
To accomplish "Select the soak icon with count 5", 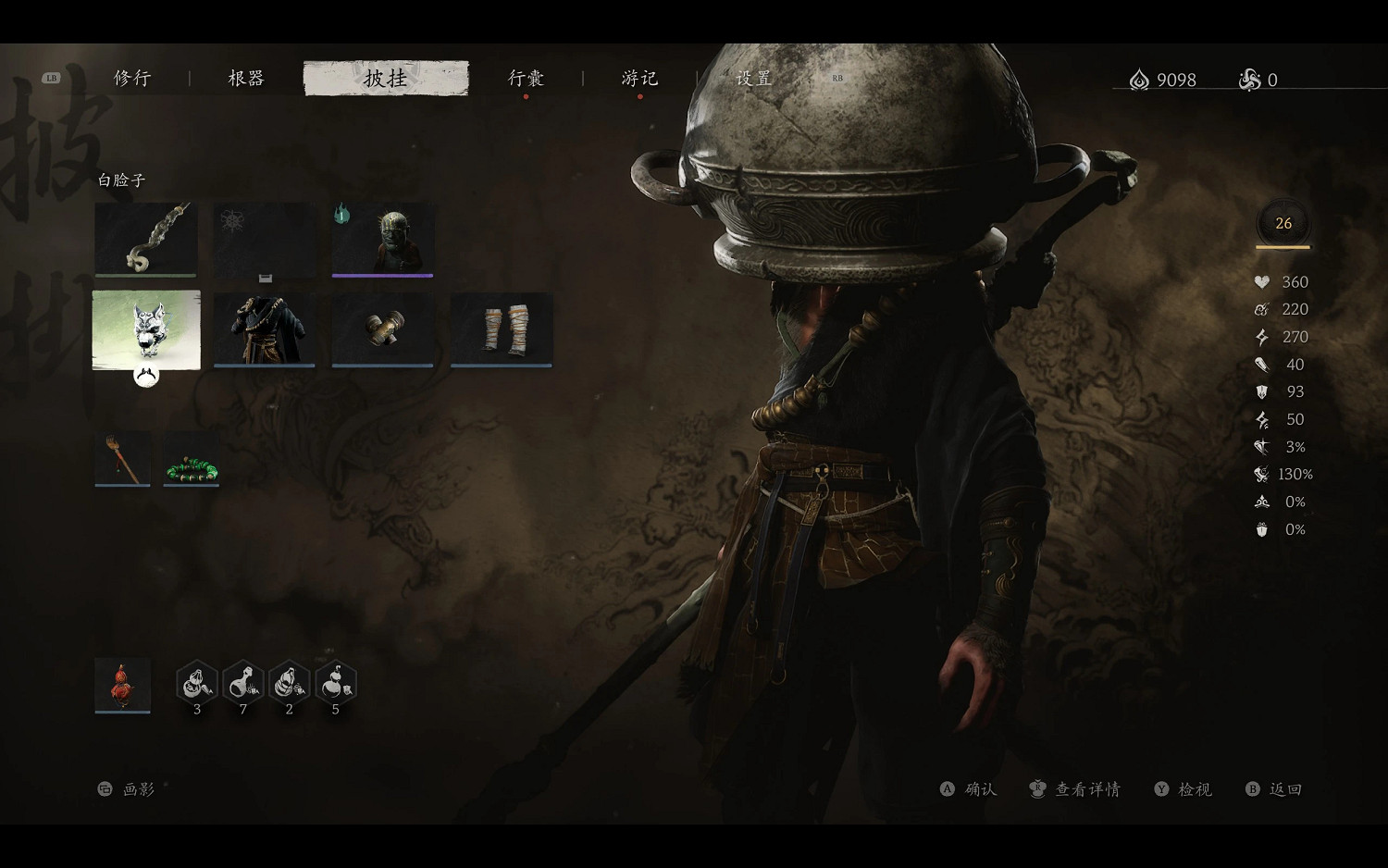I will 335,684.
